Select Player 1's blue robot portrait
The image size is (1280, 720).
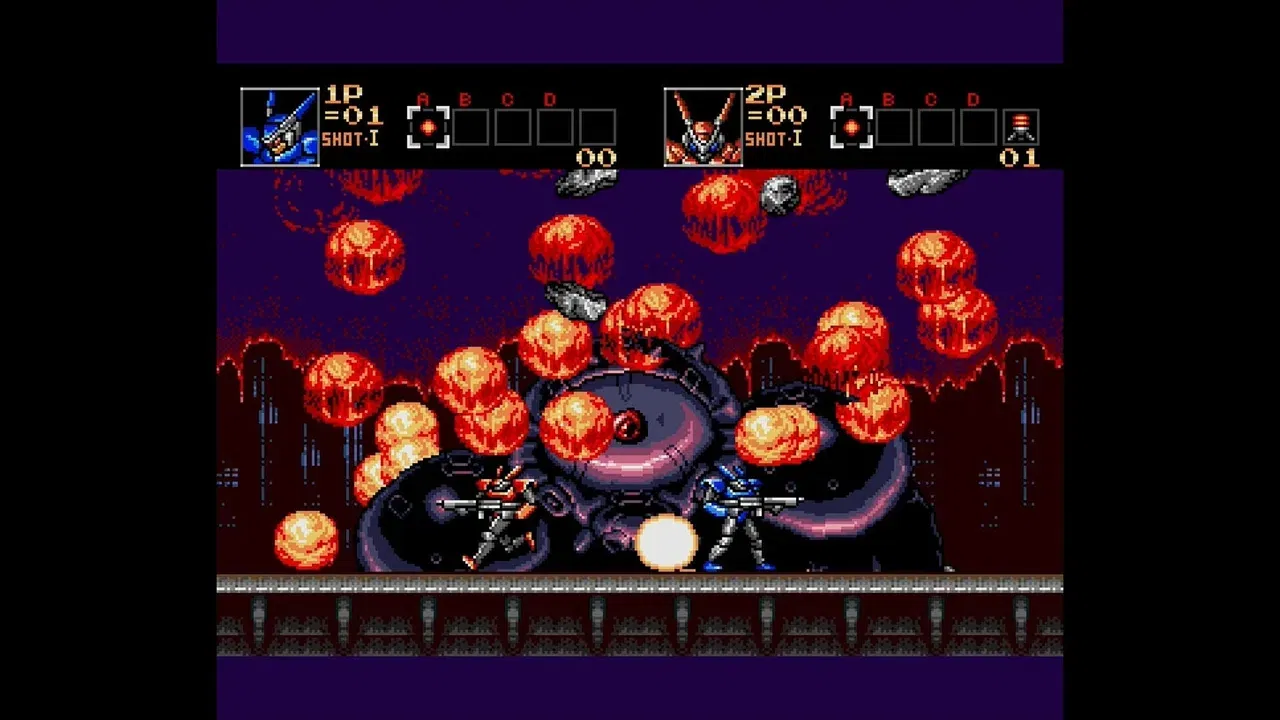(279, 123)
